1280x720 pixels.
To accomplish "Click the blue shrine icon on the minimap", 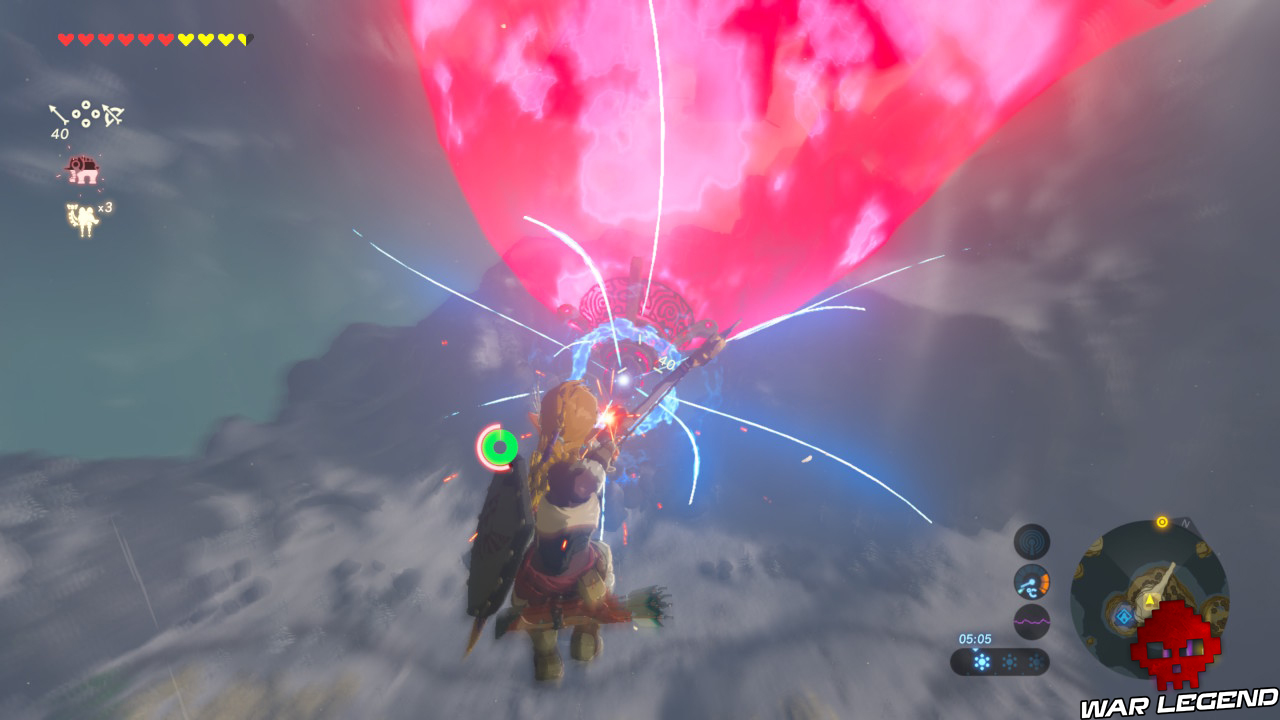I will 1124,616.
